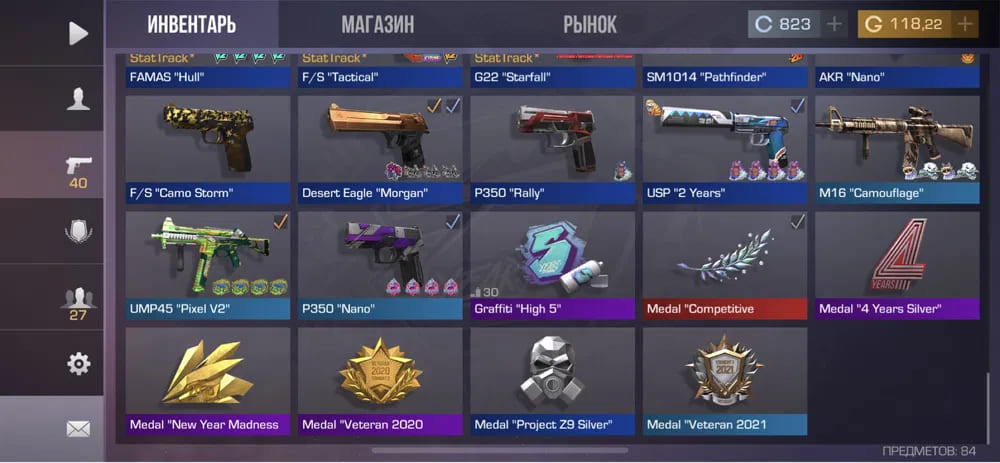Open the clan shield icon
This screenshot has width=1000, height=463.
[78, 232]
